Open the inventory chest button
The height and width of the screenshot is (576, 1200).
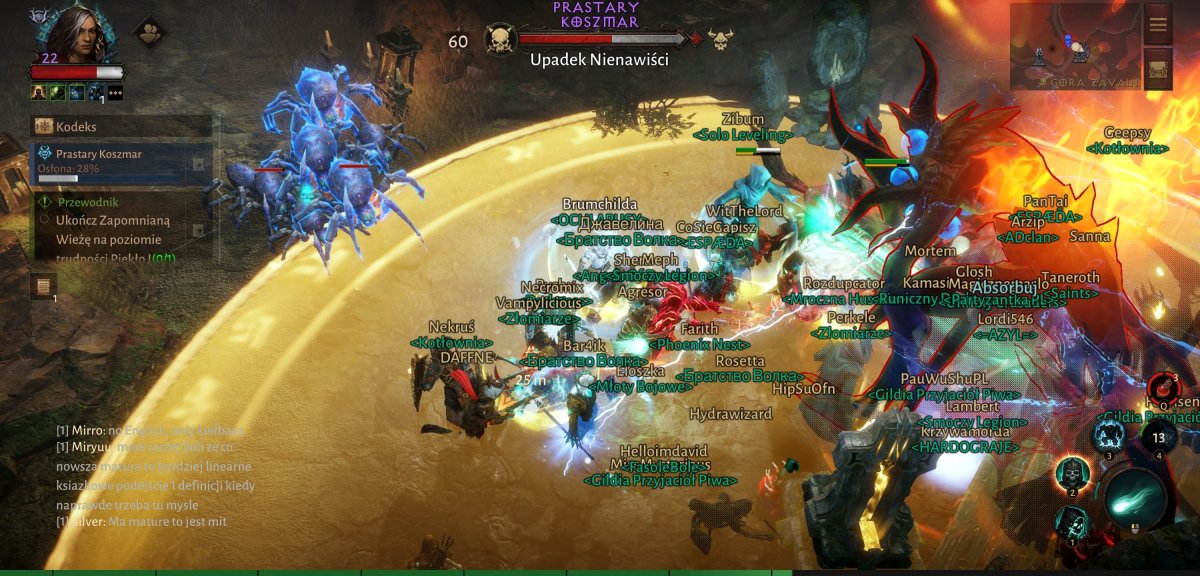pos(1158,69)
